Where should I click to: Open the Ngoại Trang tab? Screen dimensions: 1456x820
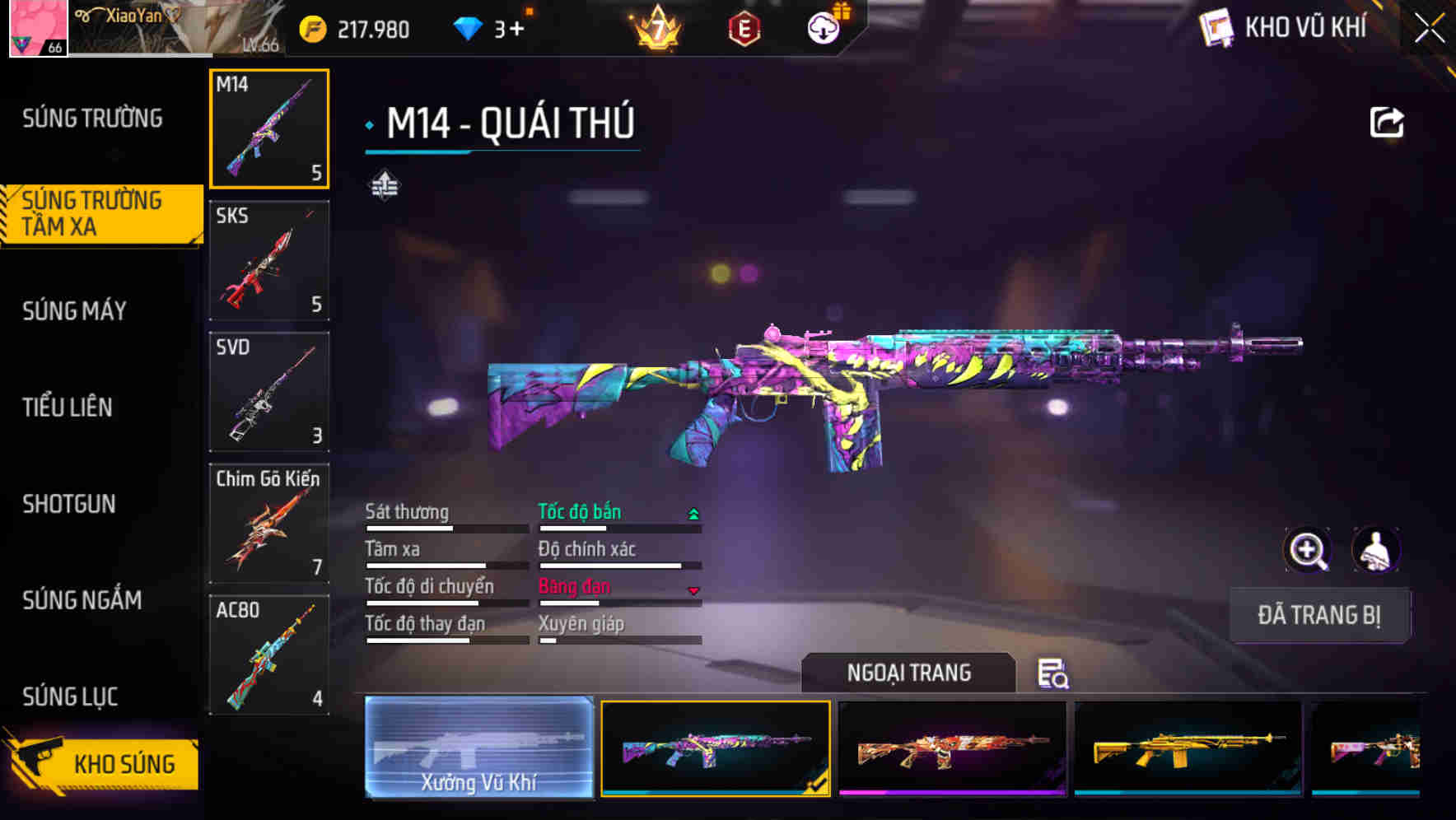tap(908, 673)
